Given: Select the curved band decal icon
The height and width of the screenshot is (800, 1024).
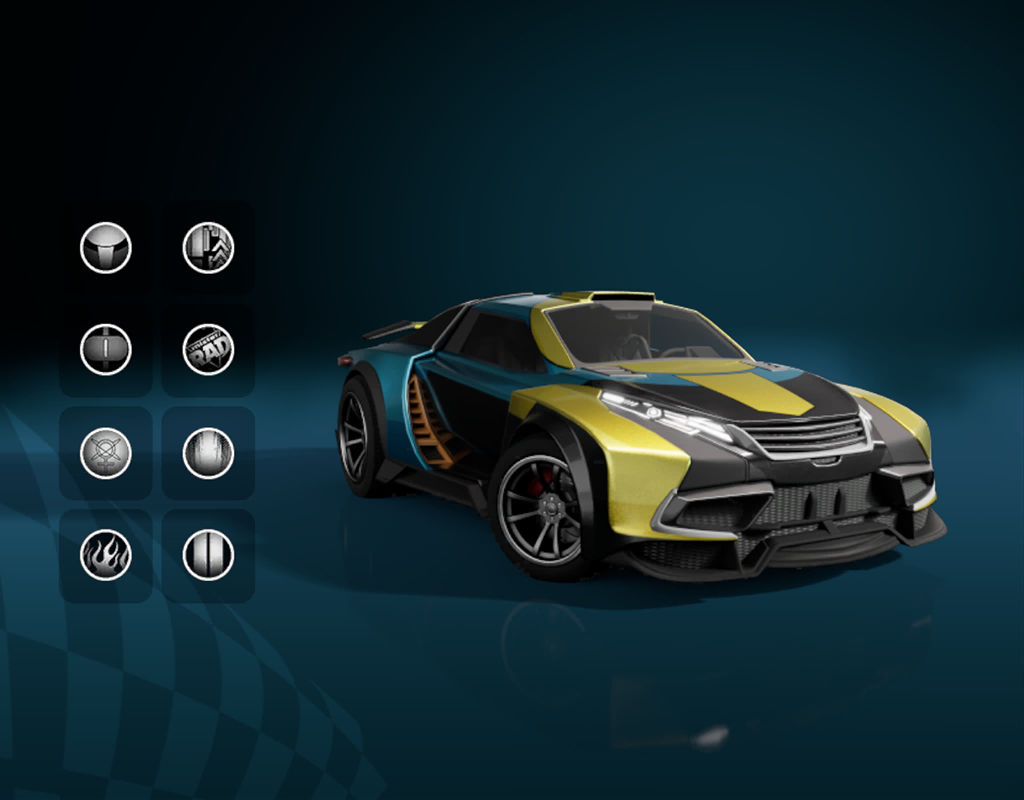Looking at the screenshot, I should point(106,248).
